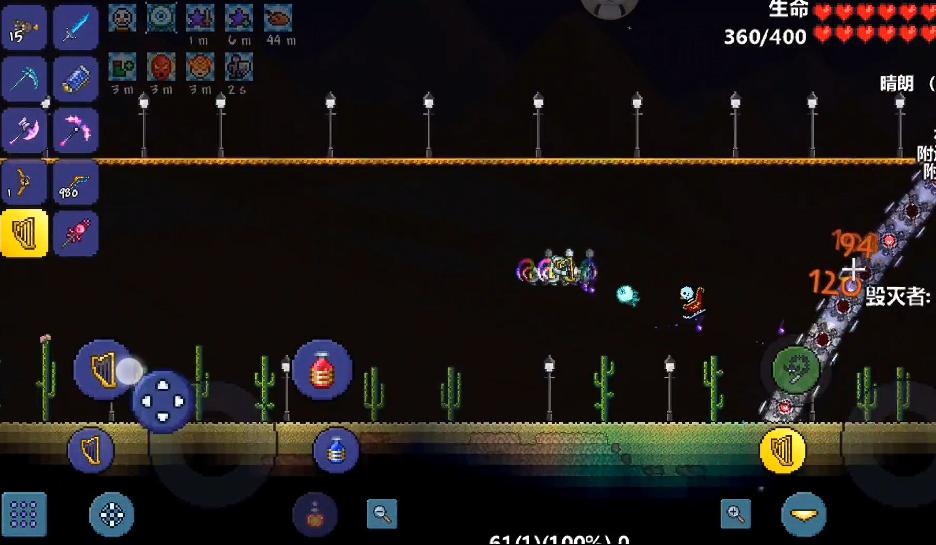Select the hotbar slot with count 15
Screen dimensions: 936x545
[x=24, y=28]
